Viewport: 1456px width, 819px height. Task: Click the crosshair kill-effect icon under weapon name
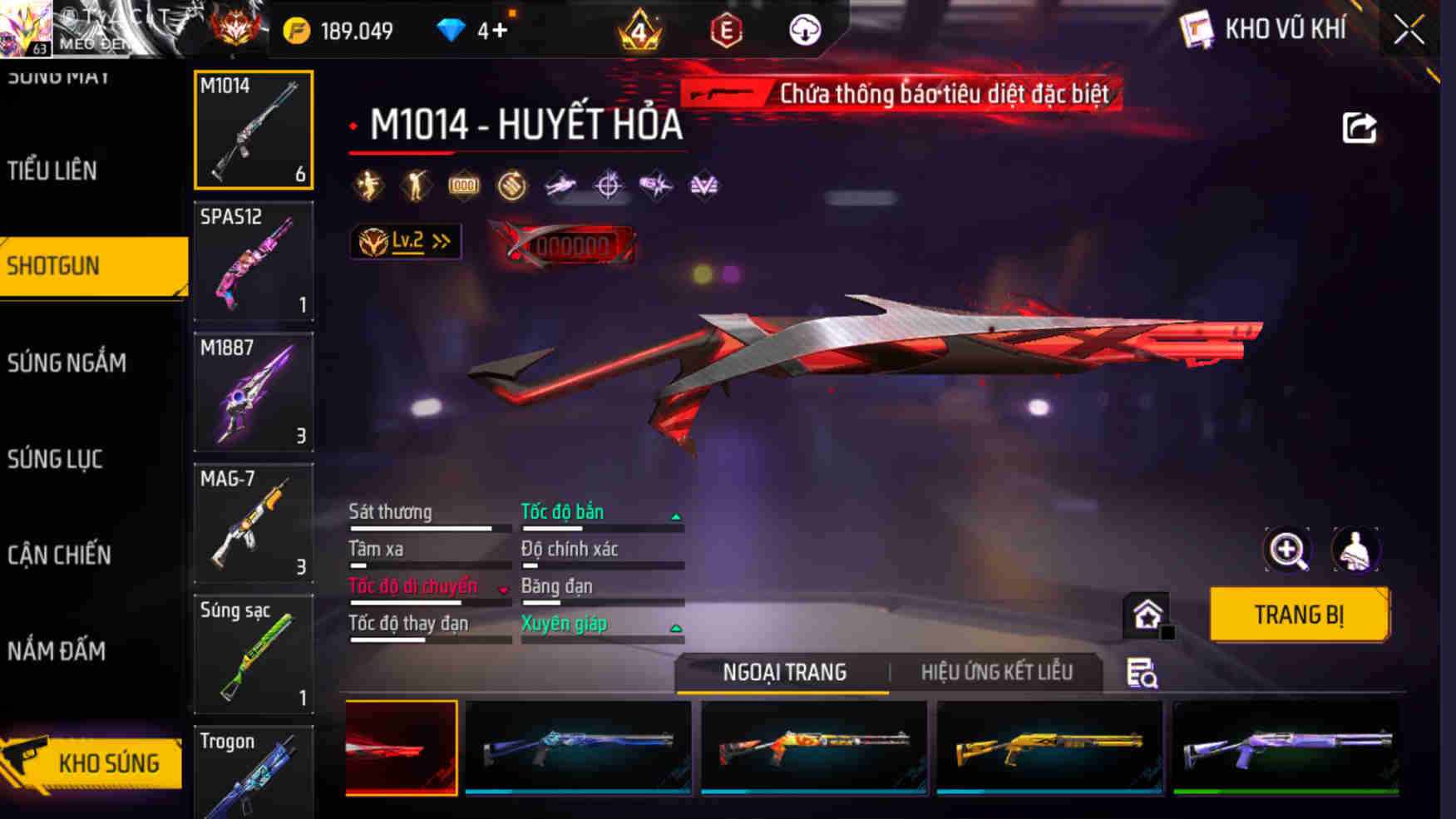608,185
